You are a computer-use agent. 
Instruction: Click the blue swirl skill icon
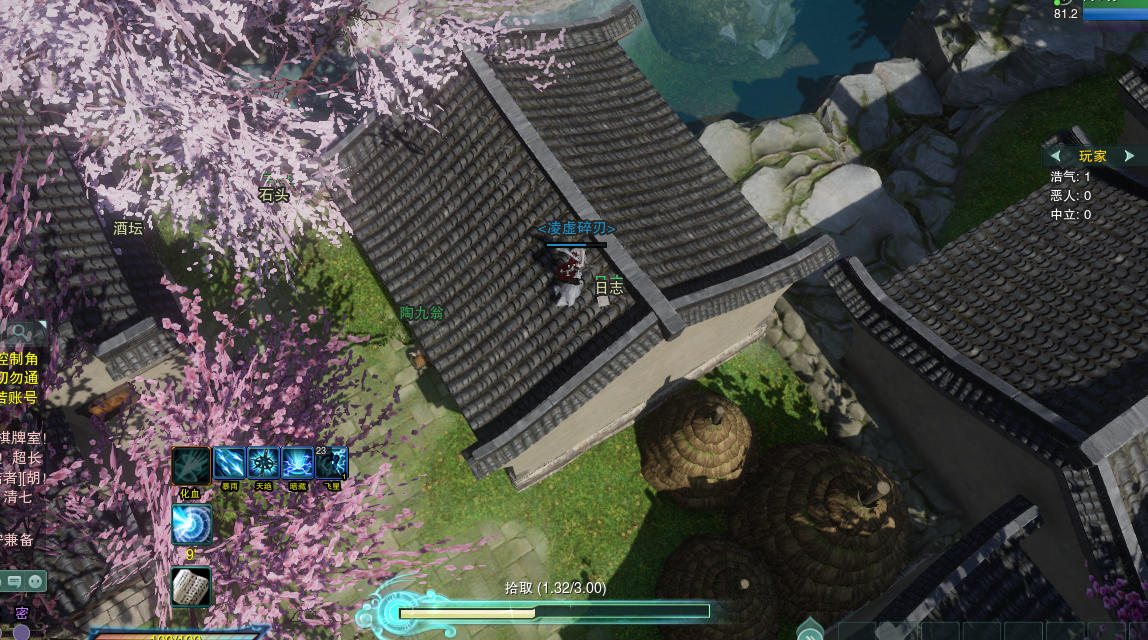191,525
